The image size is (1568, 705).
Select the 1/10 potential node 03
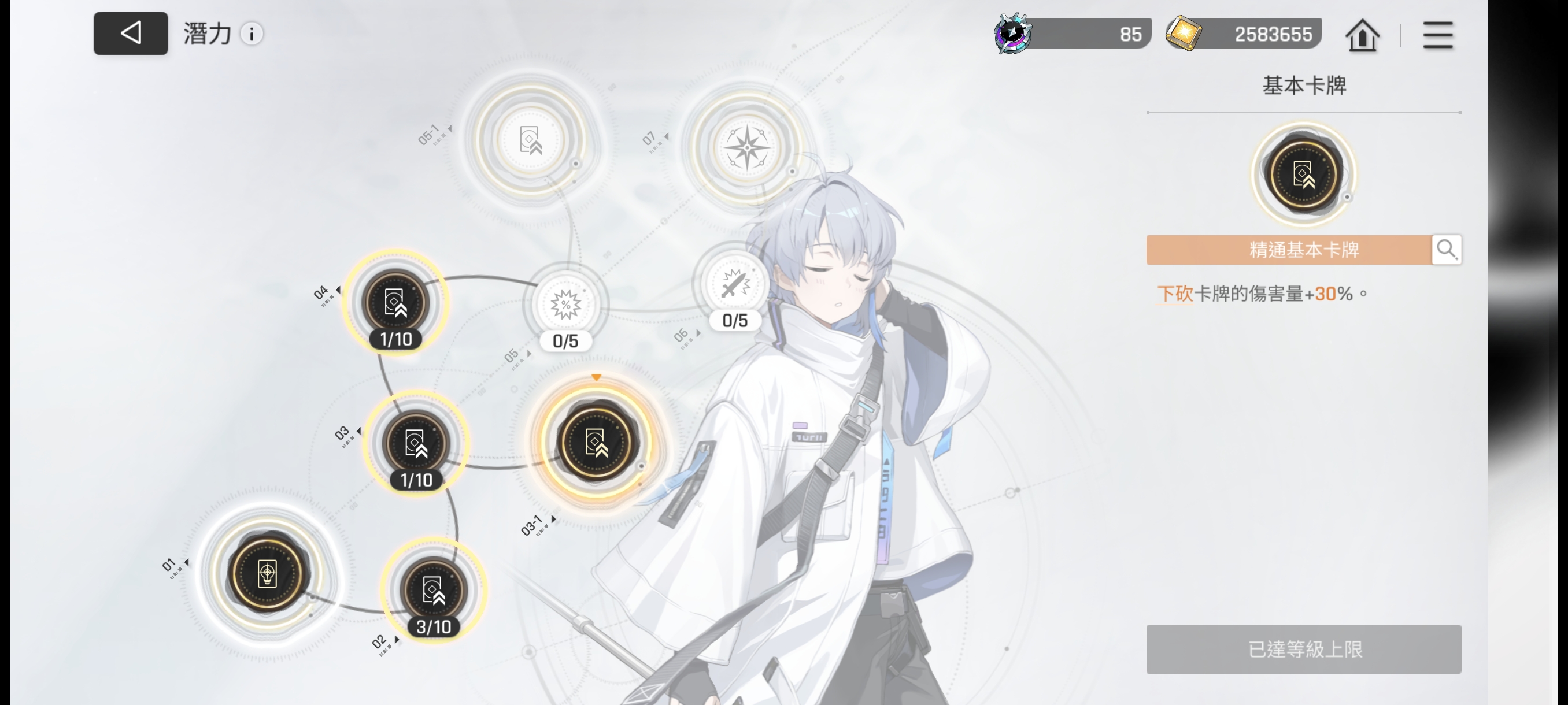coord(416,443)
